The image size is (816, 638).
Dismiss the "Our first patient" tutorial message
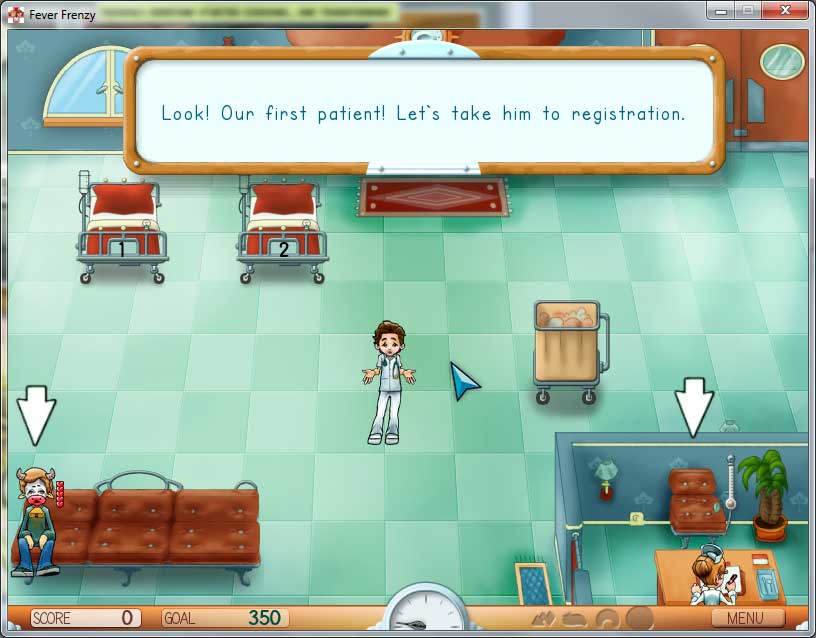423,113
